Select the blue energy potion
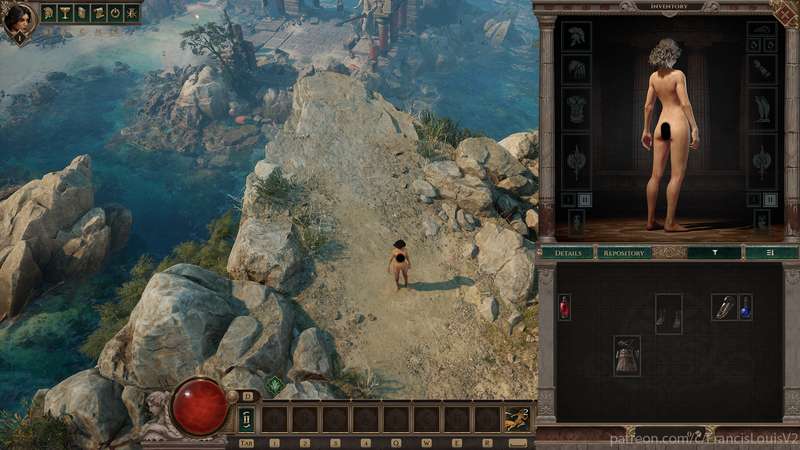The image size is (800, 450). click(x=745, y=307)
